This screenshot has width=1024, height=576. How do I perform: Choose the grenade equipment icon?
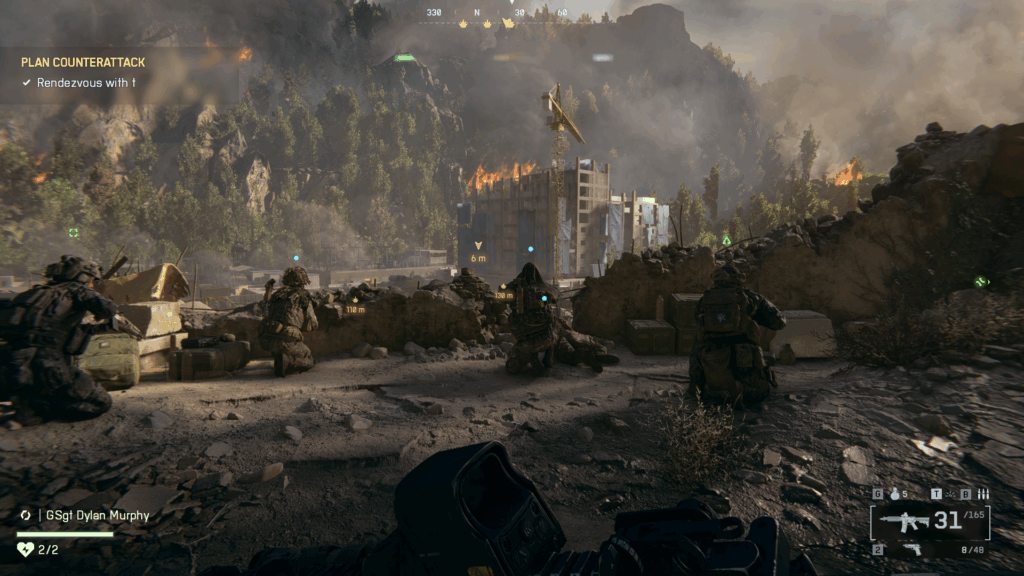894,494
